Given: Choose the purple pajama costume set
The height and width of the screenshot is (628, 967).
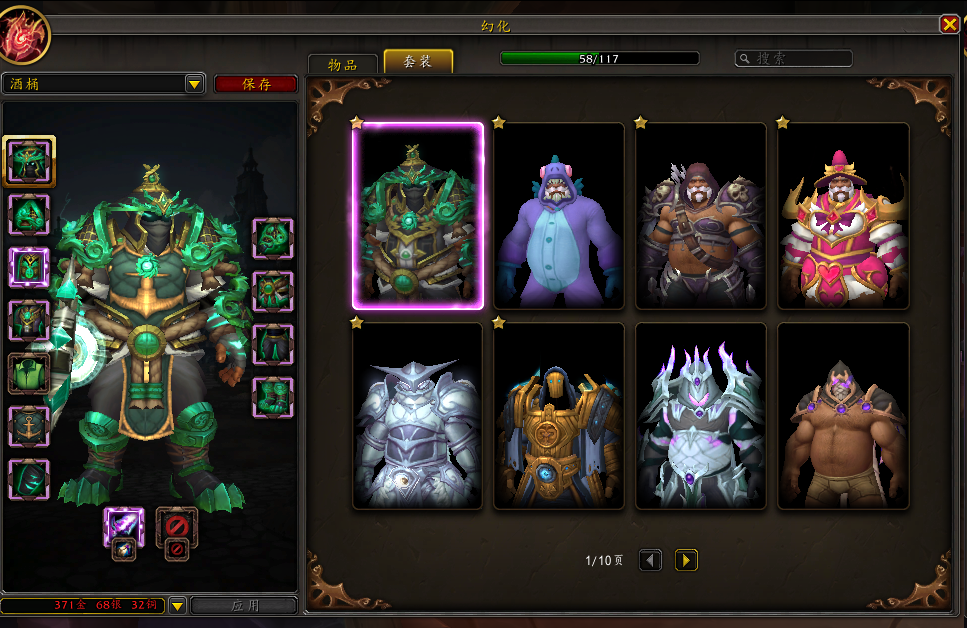Looking at the screenshot, I should 559,216.
